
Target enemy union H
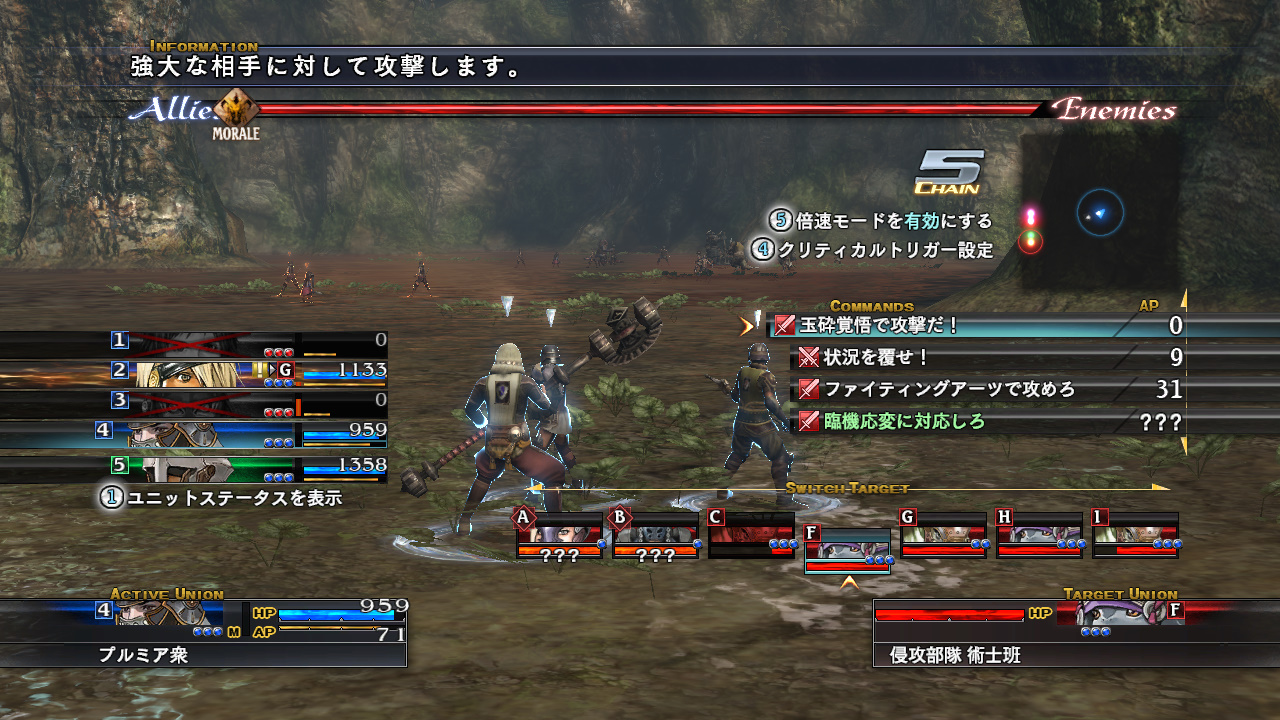(1039, 535)
